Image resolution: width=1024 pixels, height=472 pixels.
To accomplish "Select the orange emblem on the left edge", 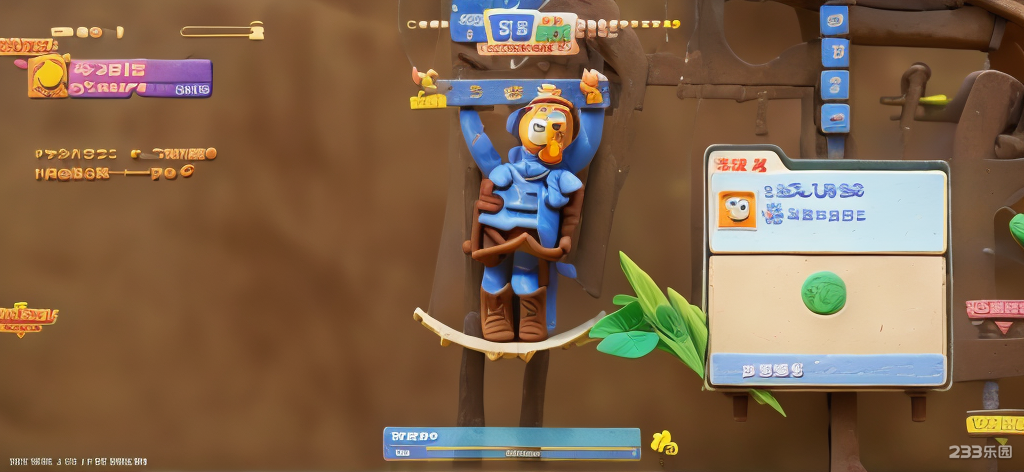I will 26,318.
